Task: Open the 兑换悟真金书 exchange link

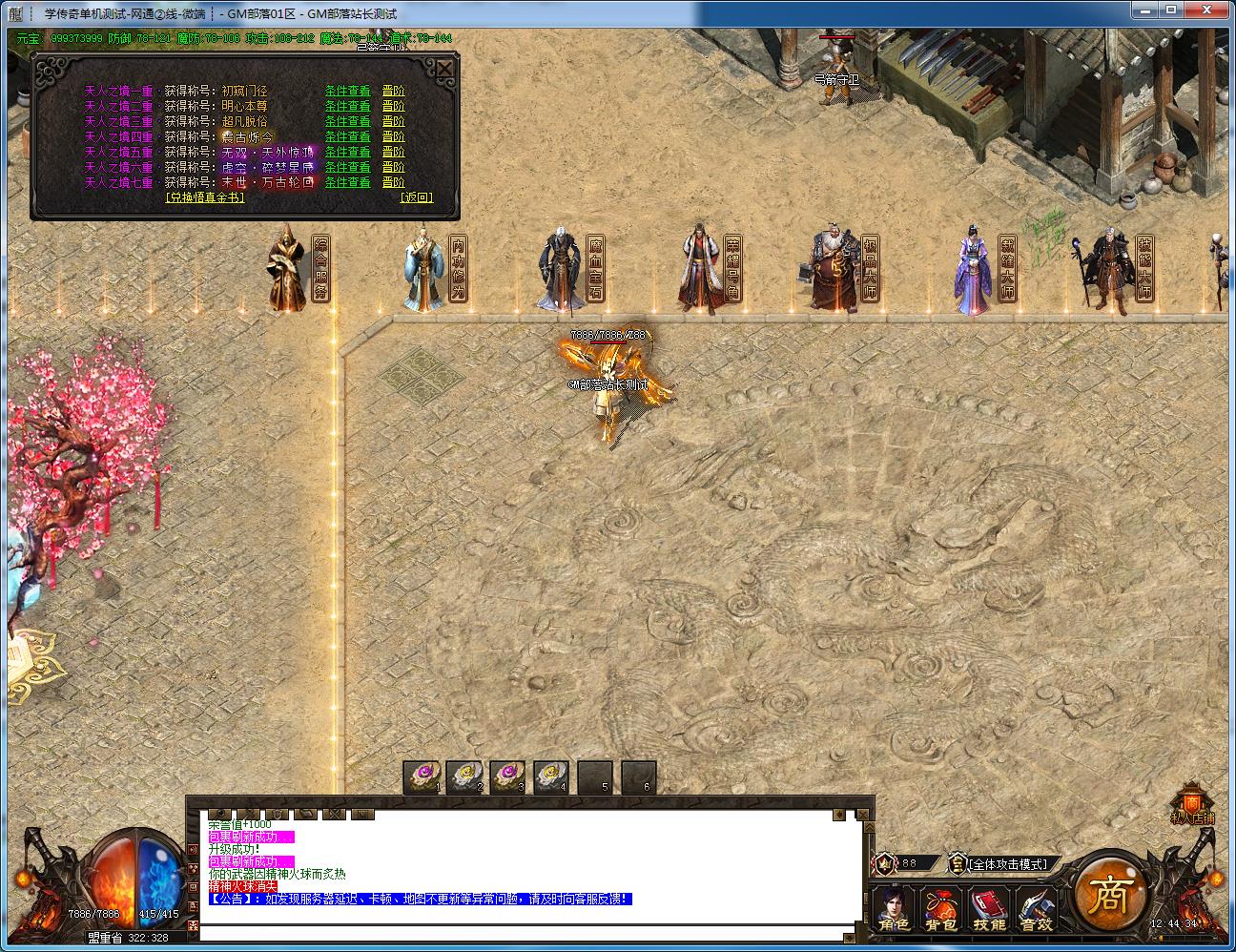Action: [x=205, y=197]
